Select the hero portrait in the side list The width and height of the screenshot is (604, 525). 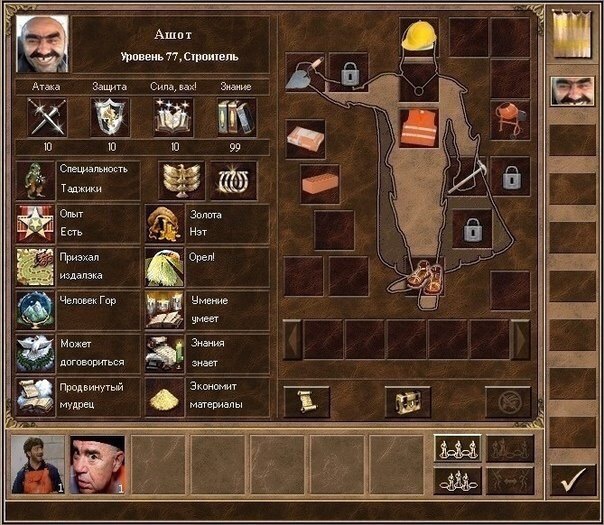[572, 93]
